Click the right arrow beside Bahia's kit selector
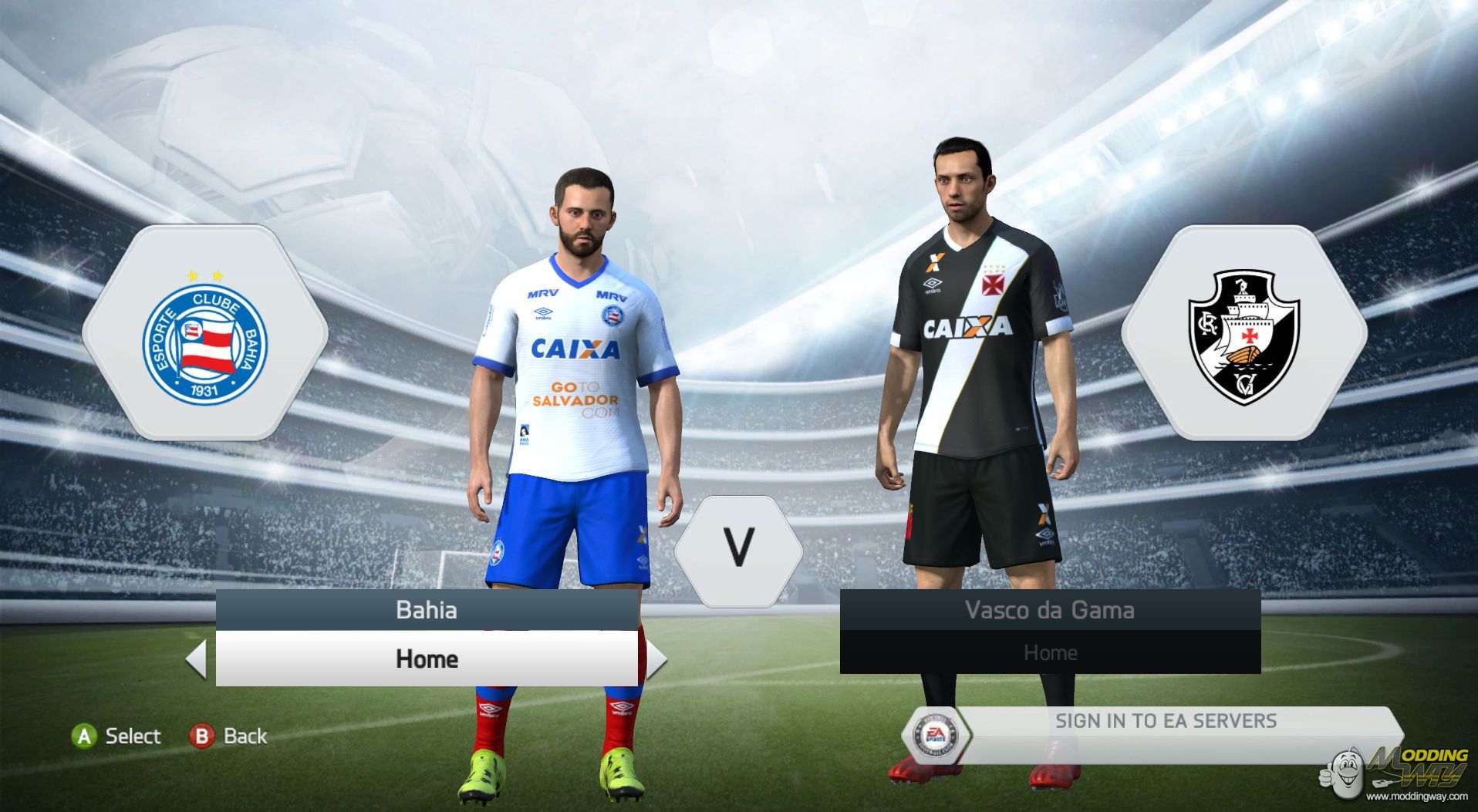The height and width of the screenshot is (812, 1478). click(656, 659)
